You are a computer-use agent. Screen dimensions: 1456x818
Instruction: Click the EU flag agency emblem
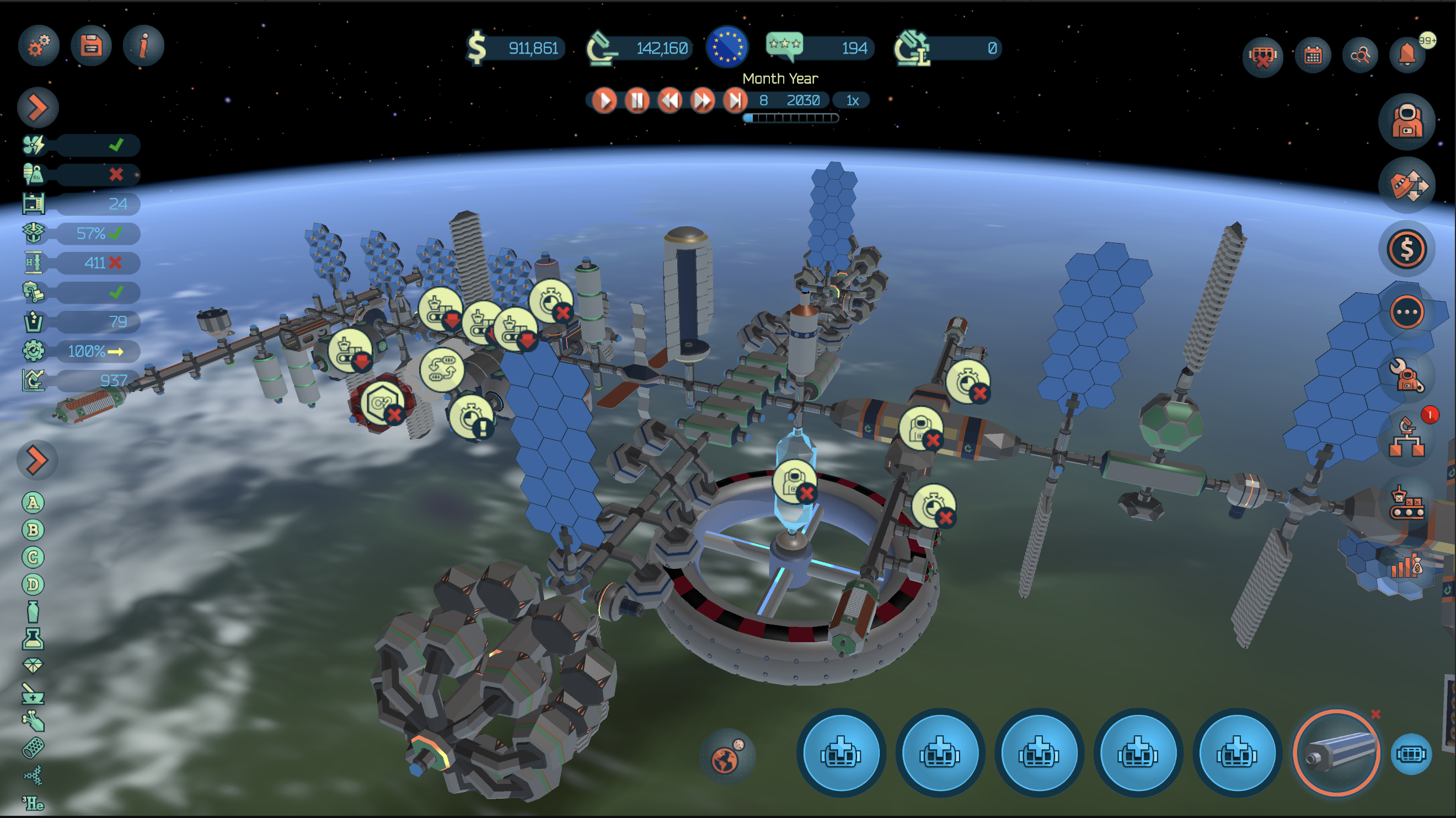click(x=727, y=47)
